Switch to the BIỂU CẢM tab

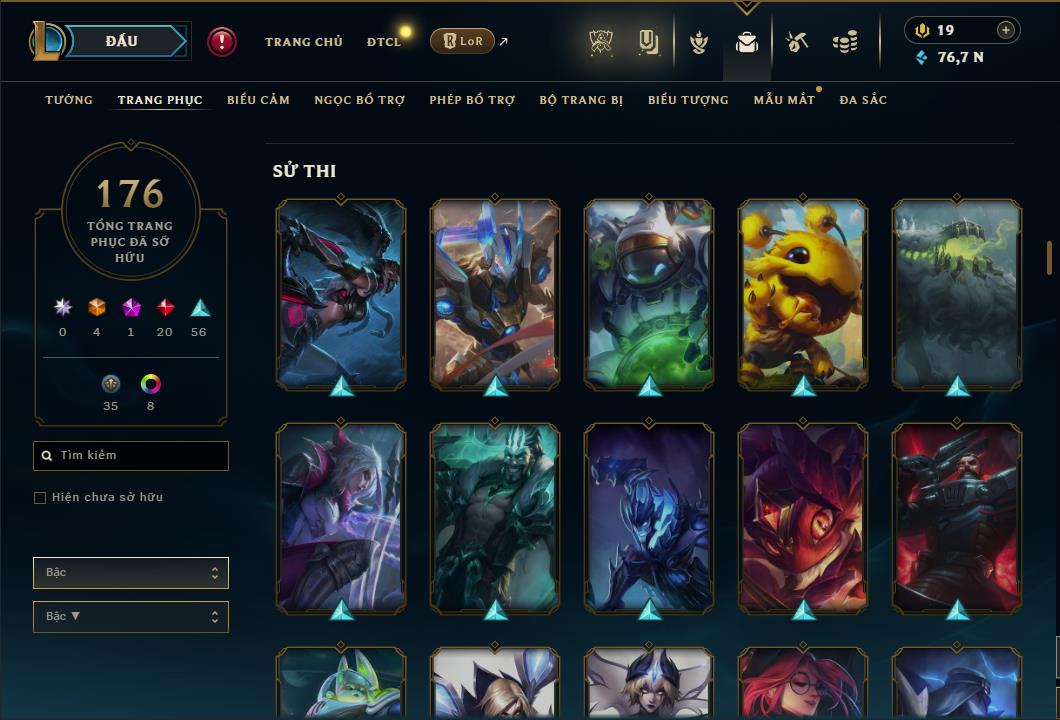(258, 100)
